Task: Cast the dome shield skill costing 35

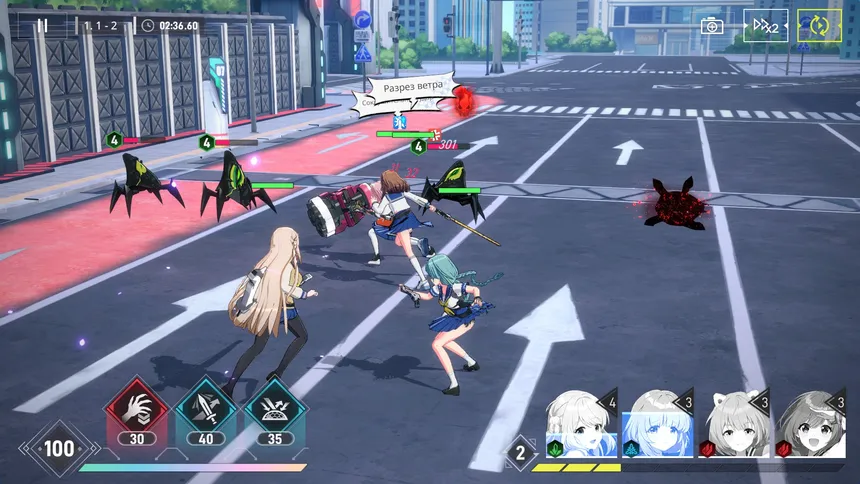Action: [275, 409]
